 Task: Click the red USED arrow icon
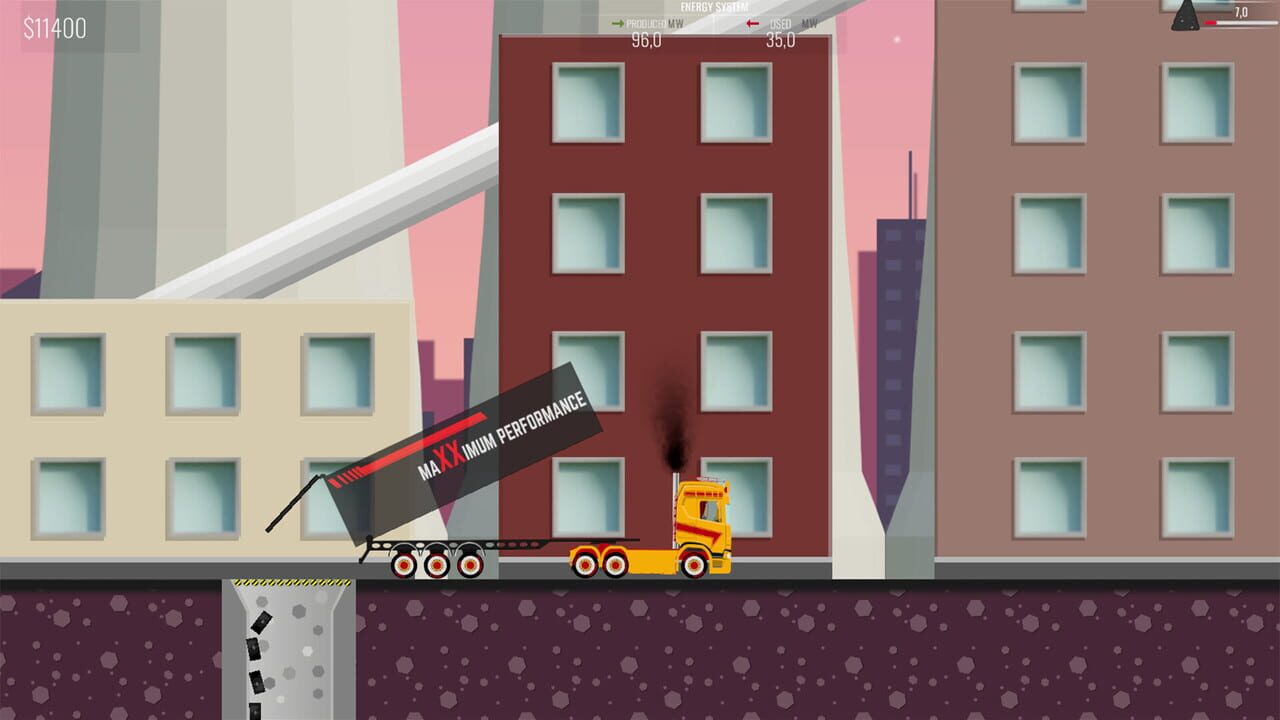751,23
